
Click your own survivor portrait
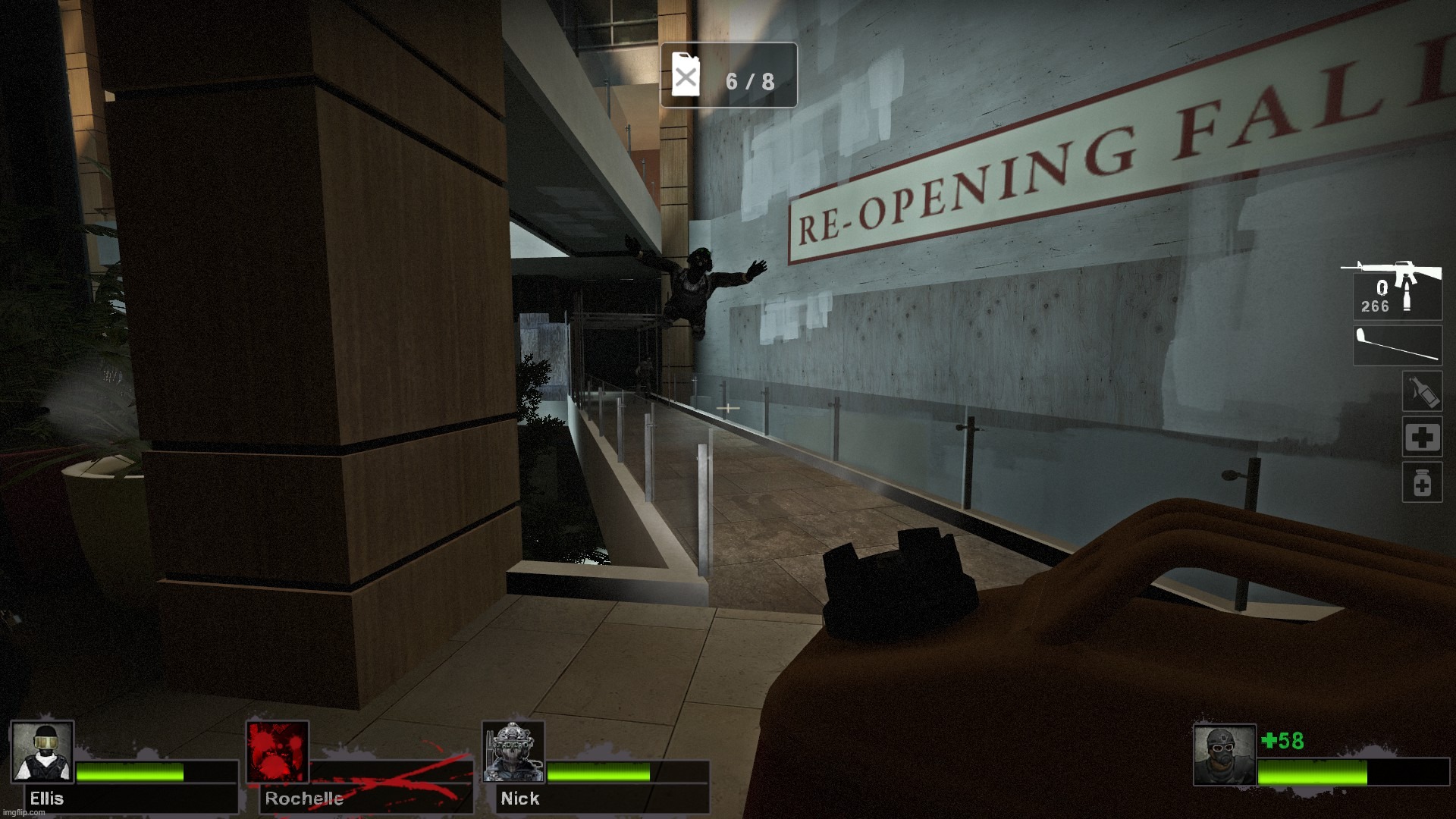1224,755
